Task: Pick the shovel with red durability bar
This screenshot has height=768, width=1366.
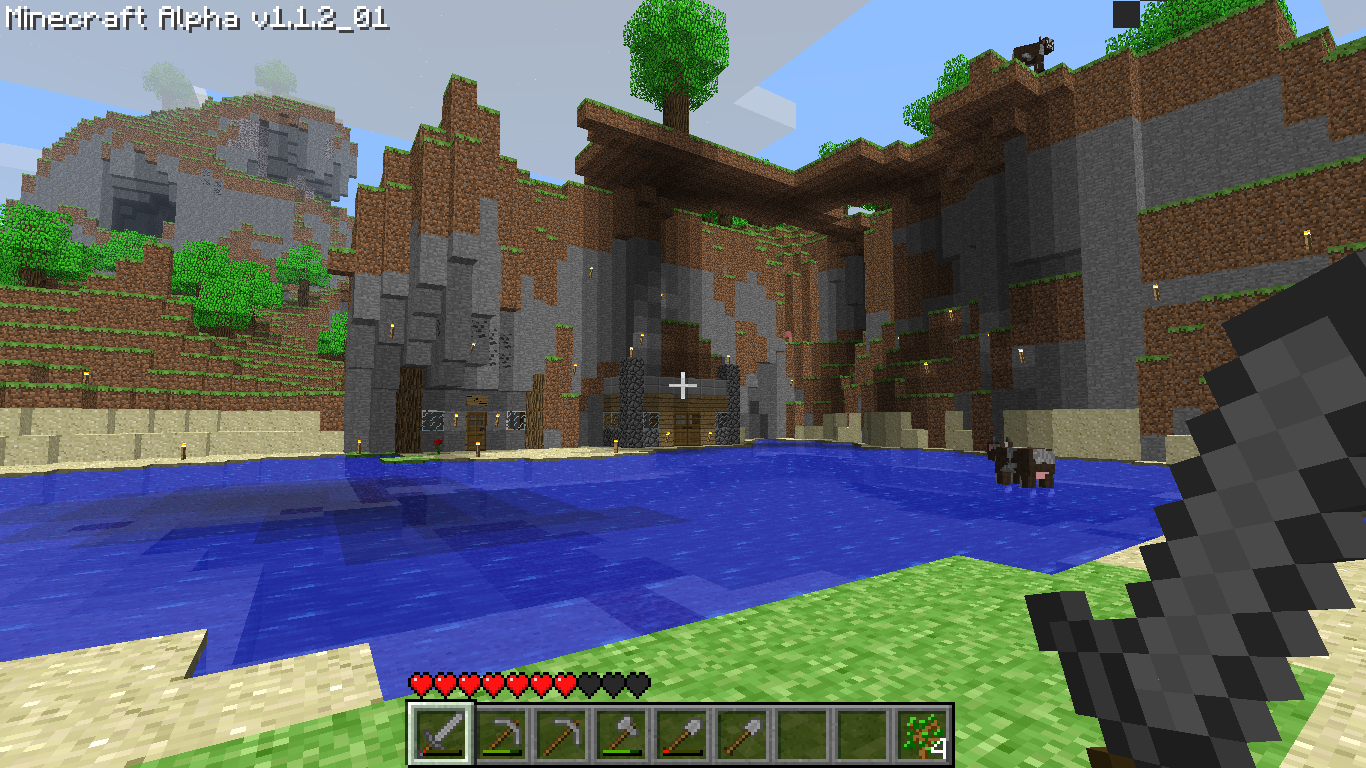Action: pyautogui.click(x=680, y=735)
